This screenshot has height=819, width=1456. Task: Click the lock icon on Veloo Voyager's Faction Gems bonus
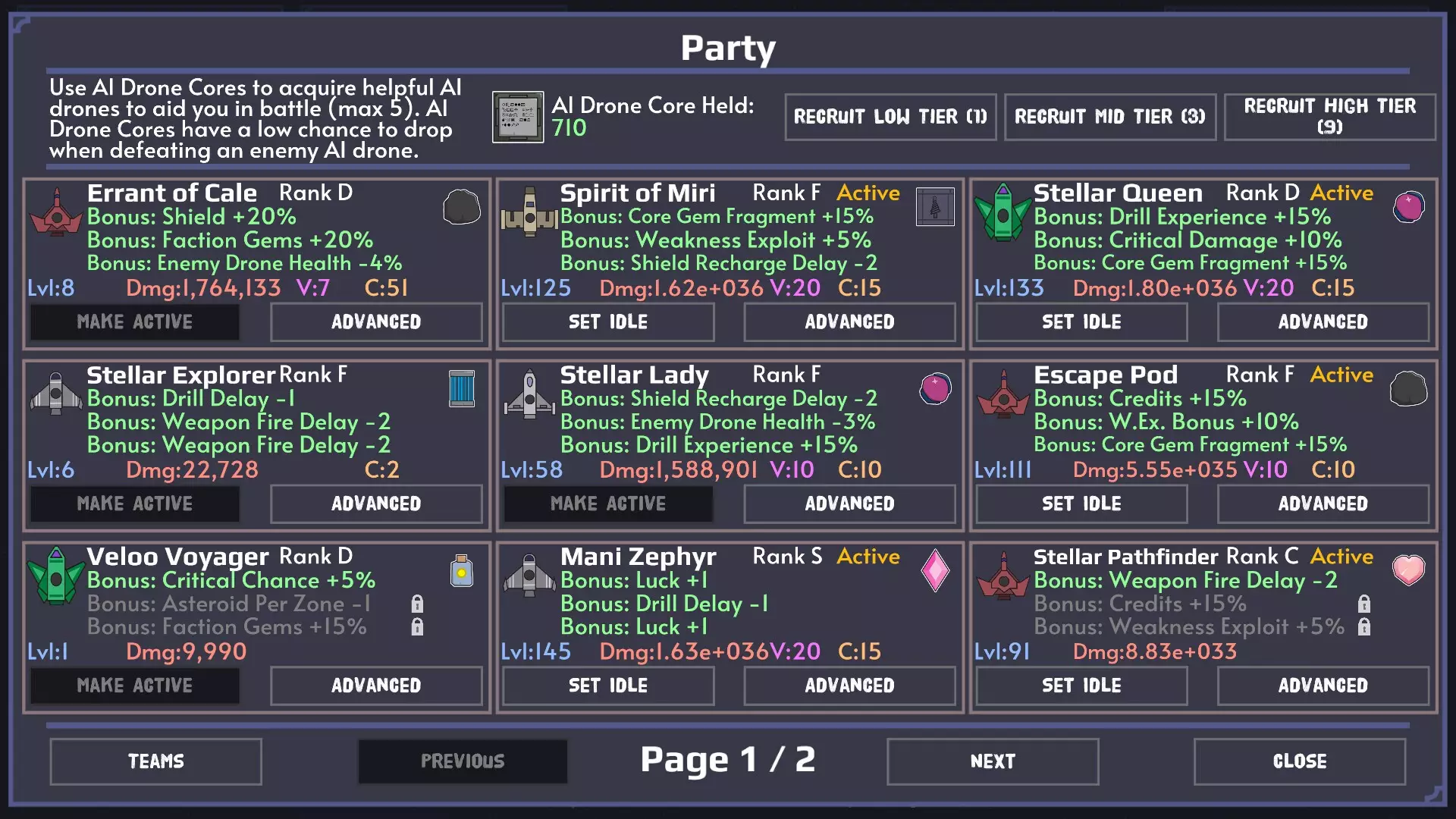coord(417,627)
